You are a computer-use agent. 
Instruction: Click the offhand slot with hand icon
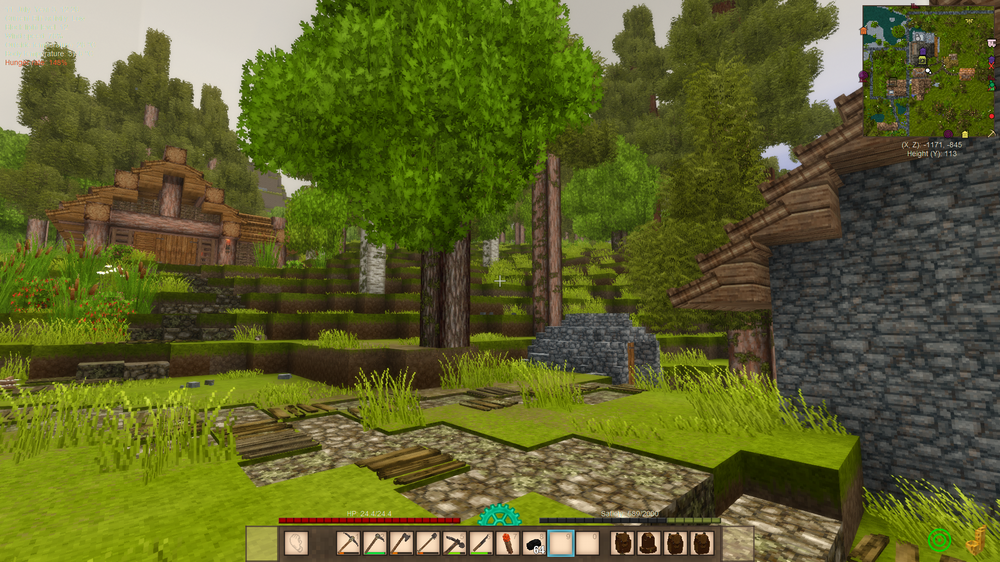click(x=297, y=543)
